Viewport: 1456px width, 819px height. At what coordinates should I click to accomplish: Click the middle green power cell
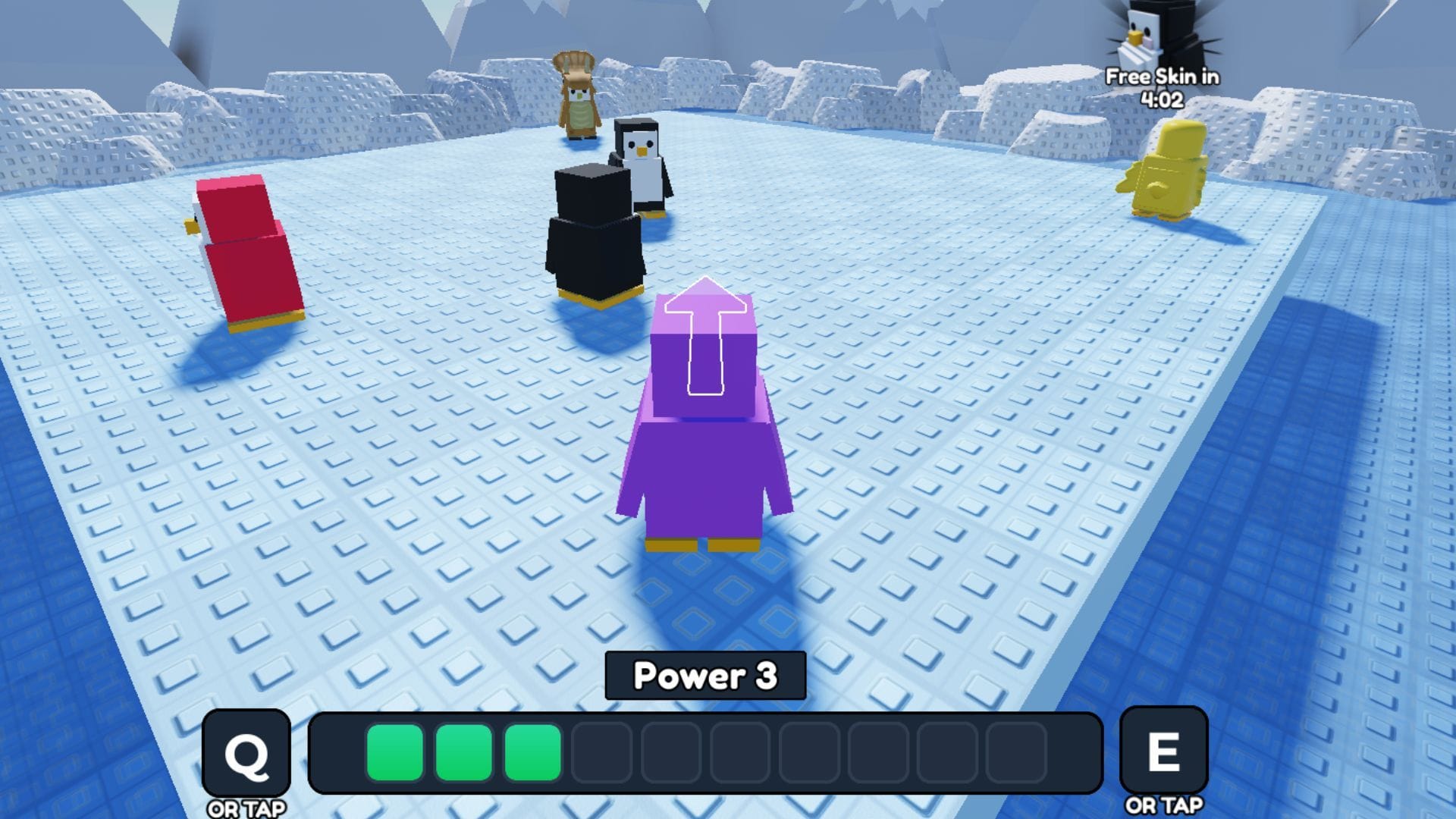[463, 753]
